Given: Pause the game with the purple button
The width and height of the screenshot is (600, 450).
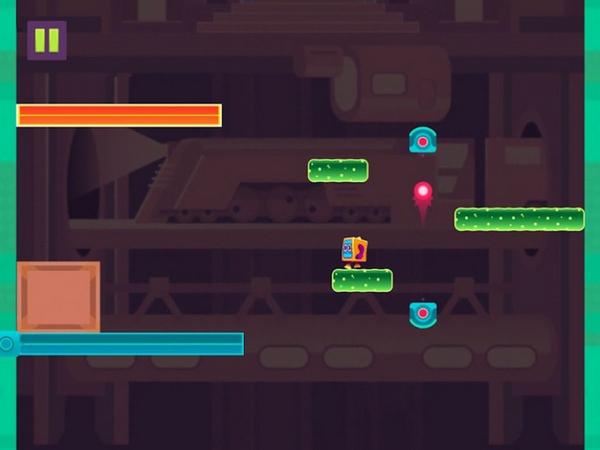Looking at the screenshot, I should click(x=46, y=41).
